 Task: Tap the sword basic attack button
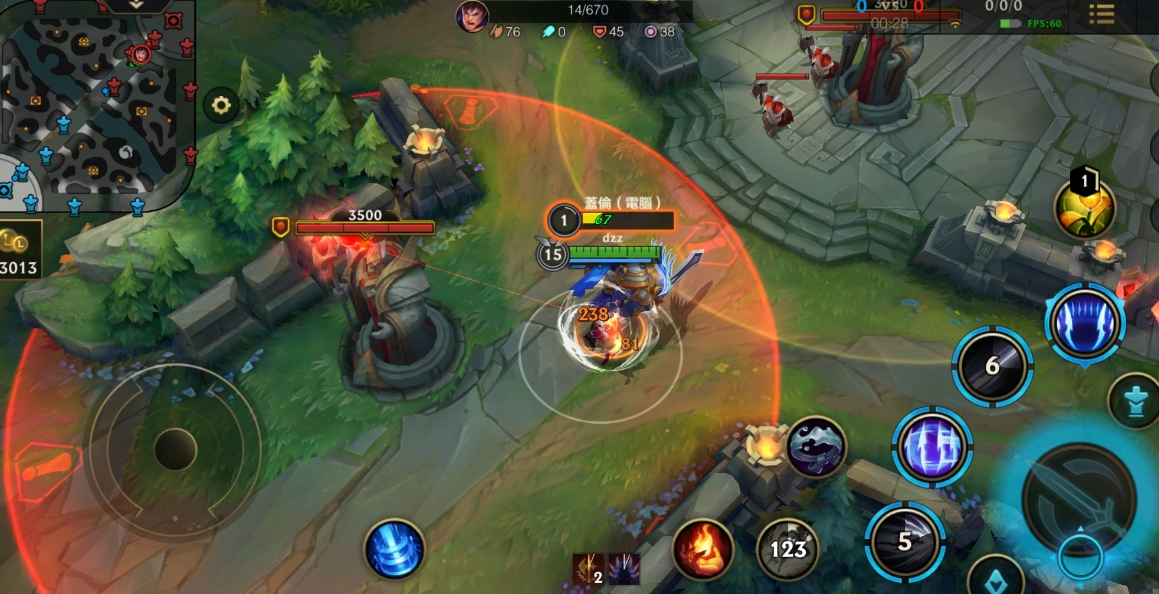(x=1079, y=498)
